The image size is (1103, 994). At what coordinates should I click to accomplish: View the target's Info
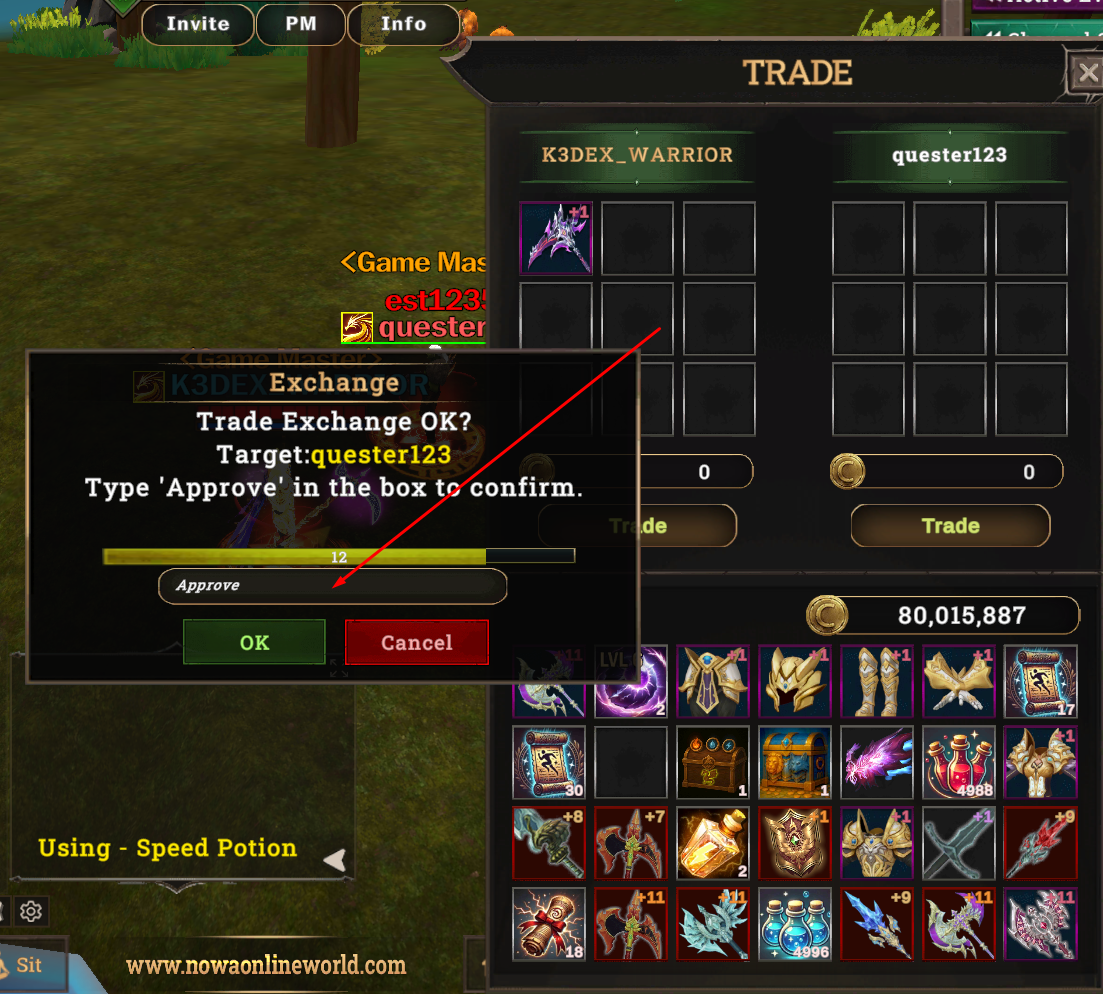pos(404,24)
